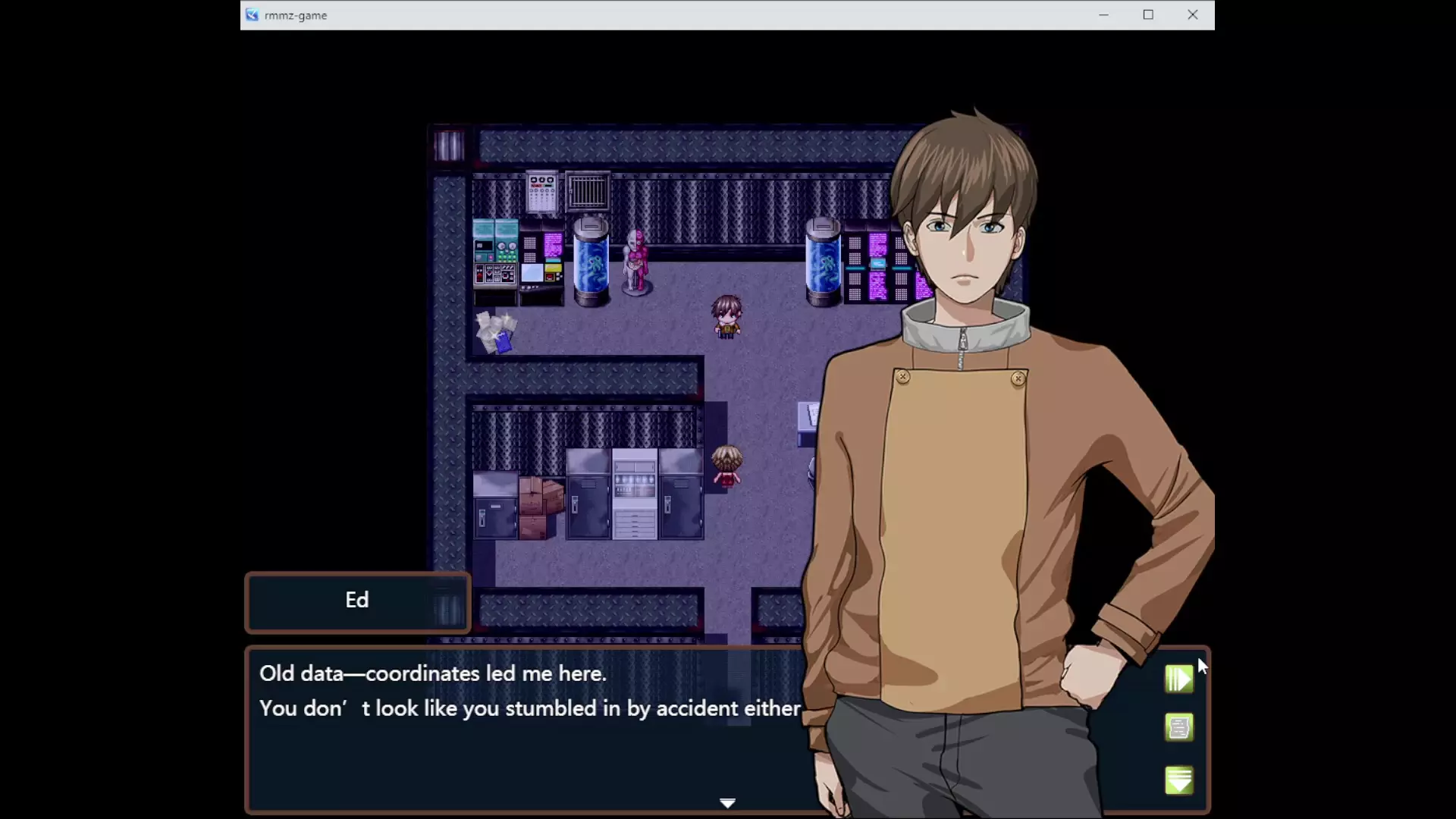Click the green down-arrow hide-window button

pos(1178,780)
